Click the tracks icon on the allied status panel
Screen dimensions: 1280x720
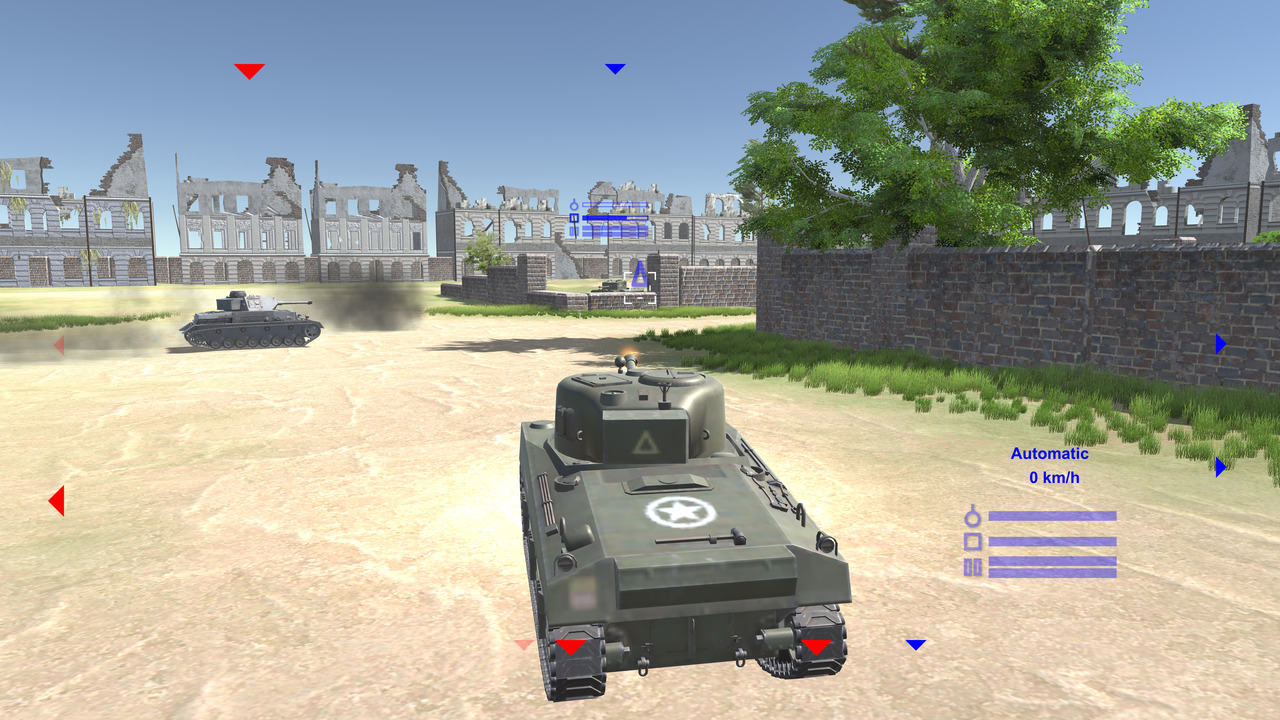point(574,231)
